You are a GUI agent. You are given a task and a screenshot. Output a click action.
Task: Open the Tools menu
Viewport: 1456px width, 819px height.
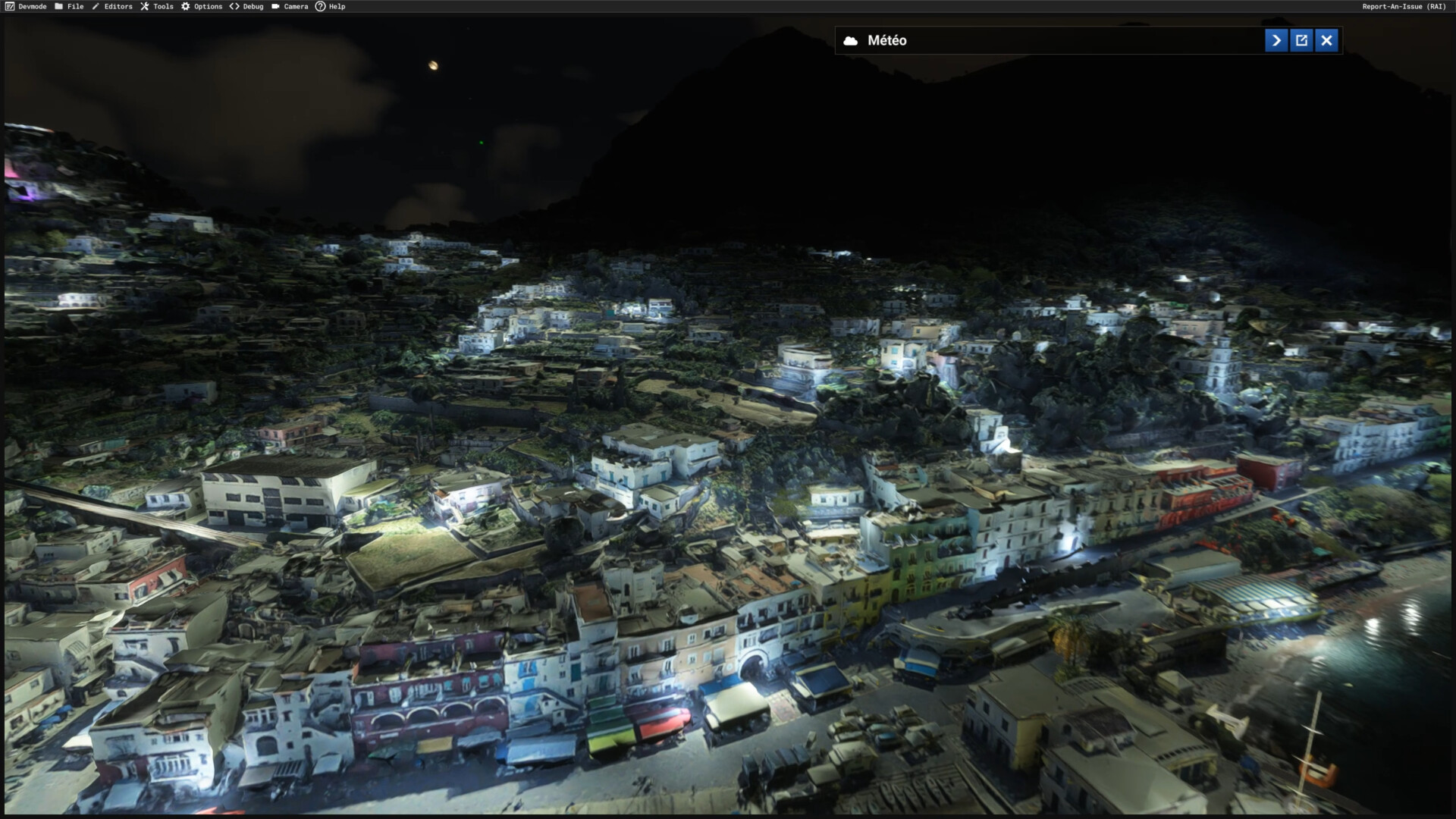(157, 7)
